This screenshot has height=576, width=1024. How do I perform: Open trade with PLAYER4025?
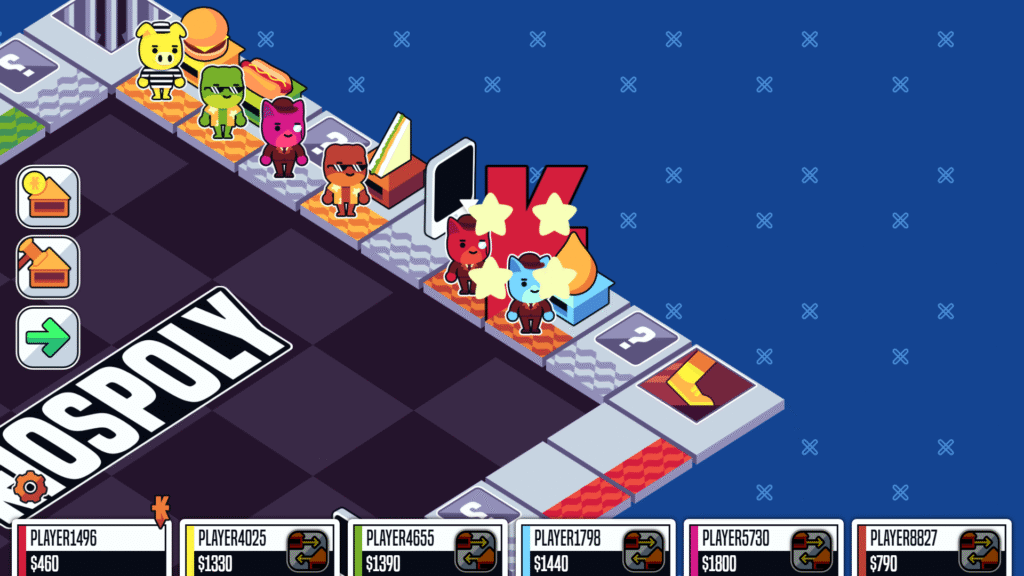[x=308, y=550]
